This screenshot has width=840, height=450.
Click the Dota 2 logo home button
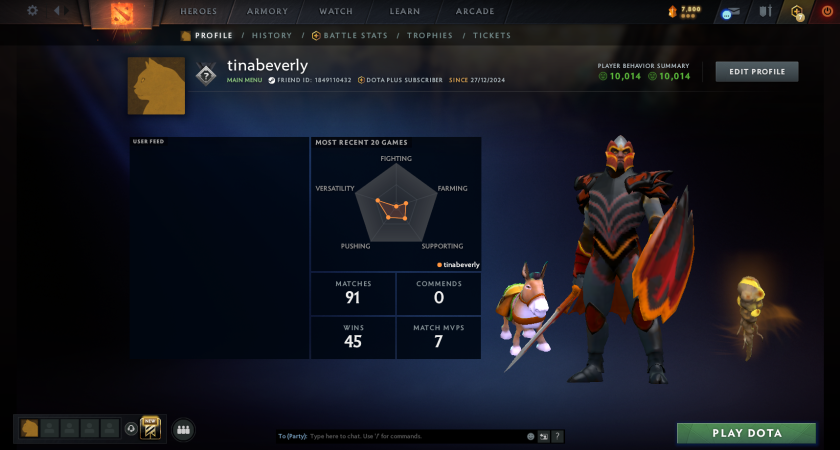120,14
